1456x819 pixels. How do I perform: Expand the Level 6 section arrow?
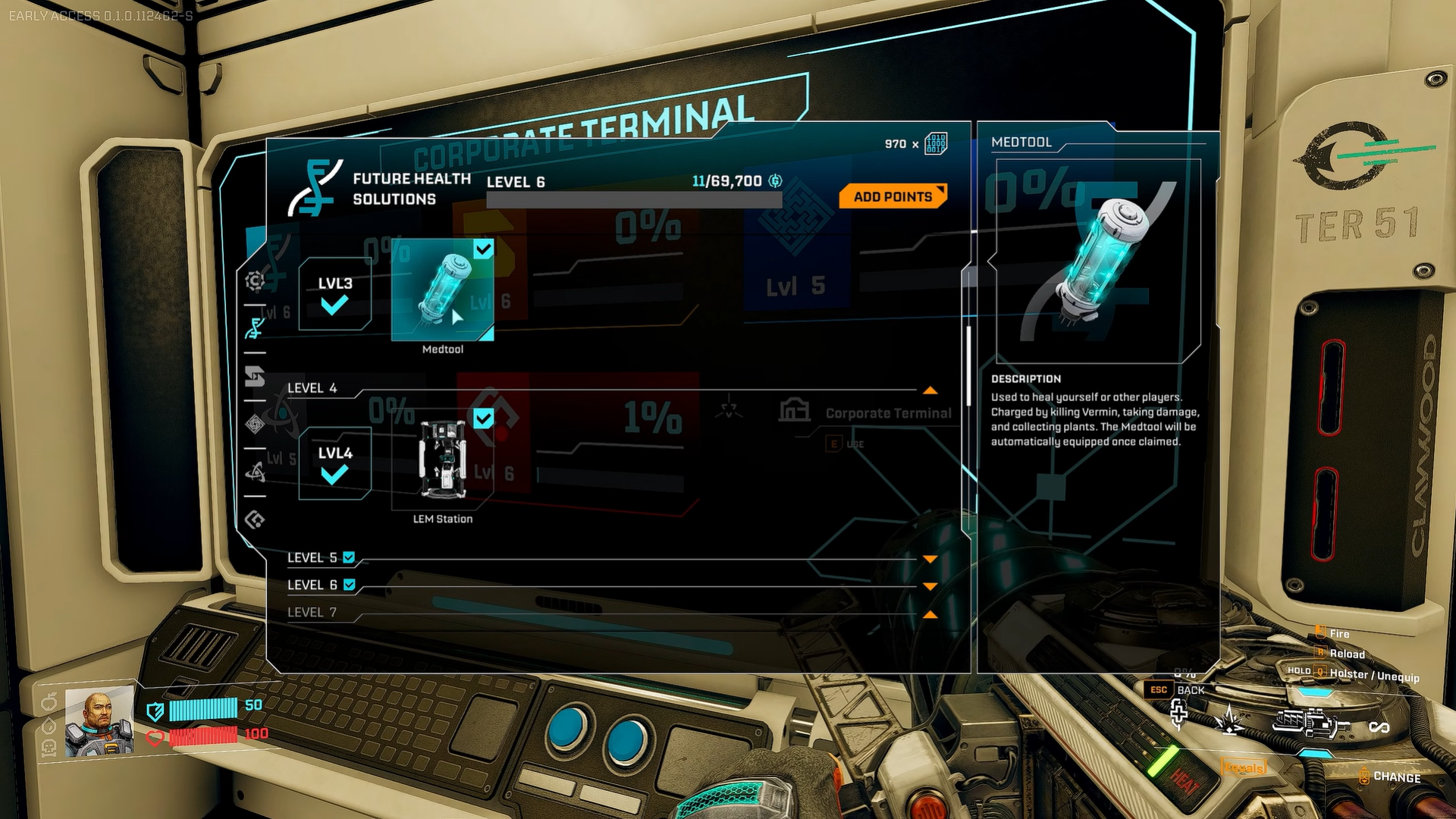(x=930, y=587)
